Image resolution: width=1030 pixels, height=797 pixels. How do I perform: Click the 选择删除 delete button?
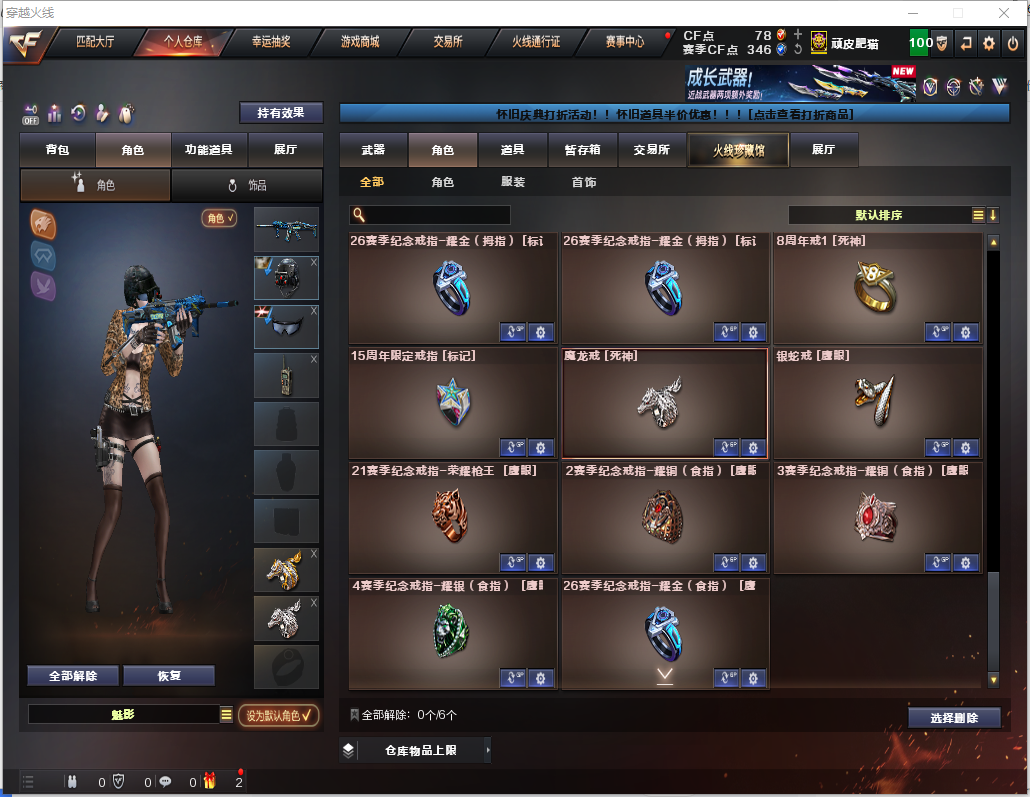(x=954, y=718)
